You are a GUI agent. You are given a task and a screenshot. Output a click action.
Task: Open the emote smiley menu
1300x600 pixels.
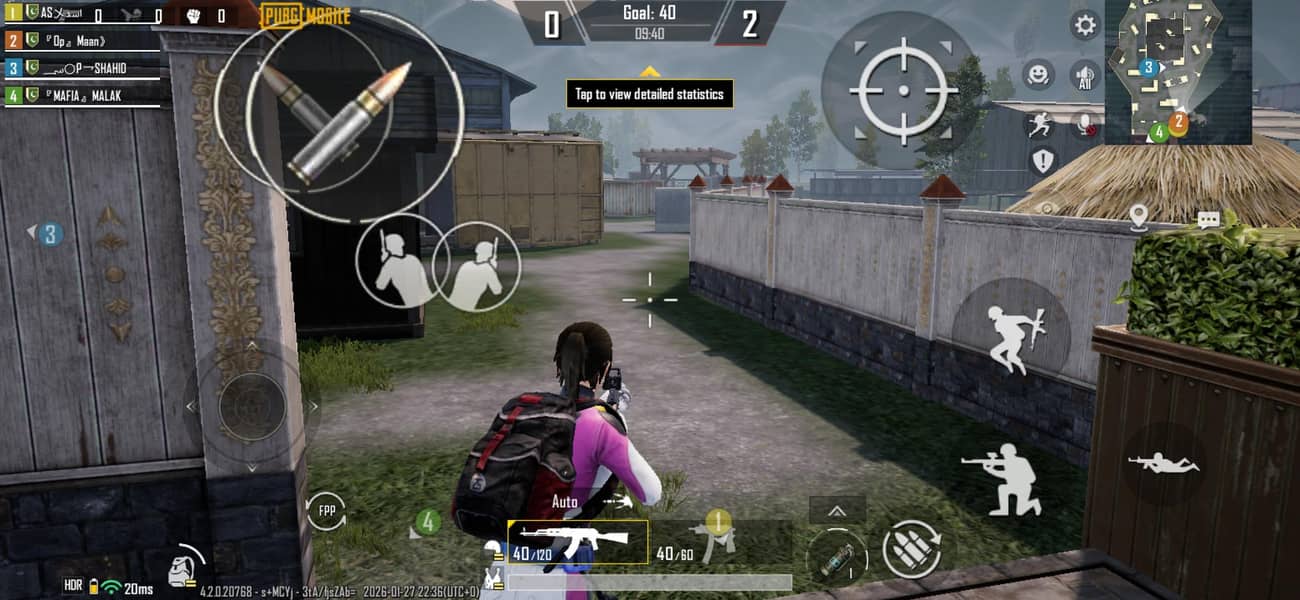point(1038,73)
